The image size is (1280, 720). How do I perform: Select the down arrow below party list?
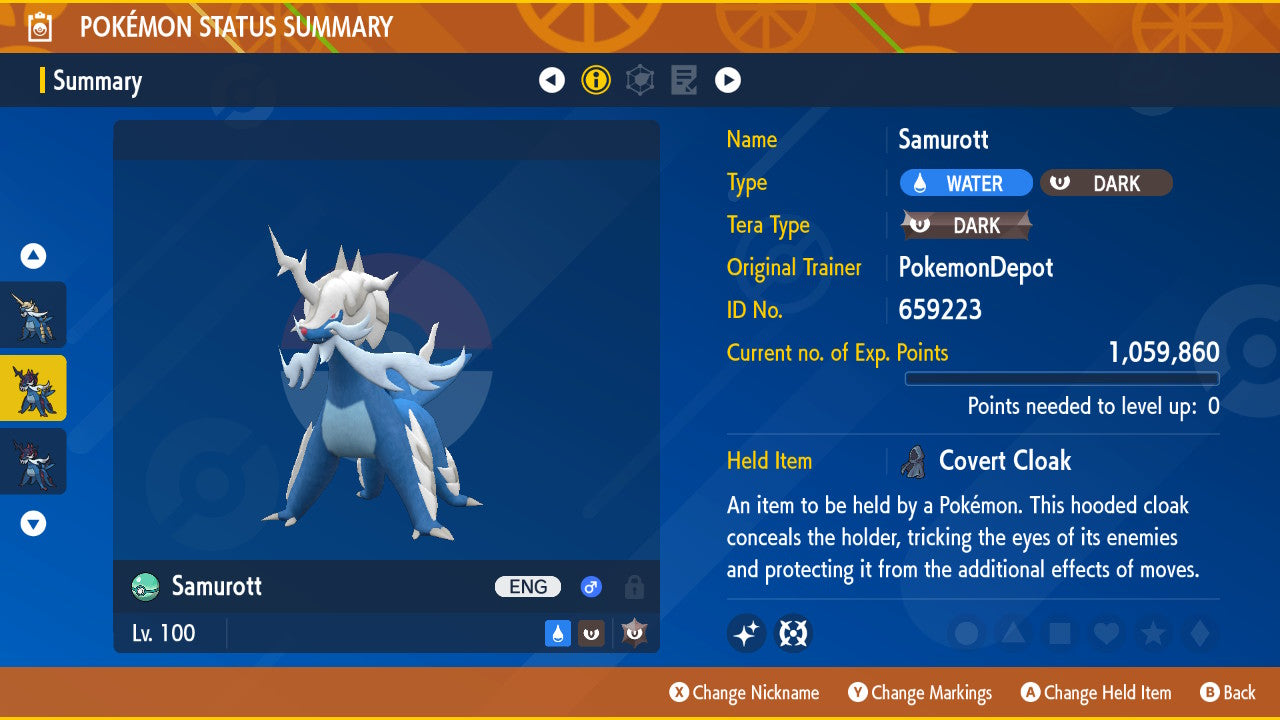click(33, 523)
